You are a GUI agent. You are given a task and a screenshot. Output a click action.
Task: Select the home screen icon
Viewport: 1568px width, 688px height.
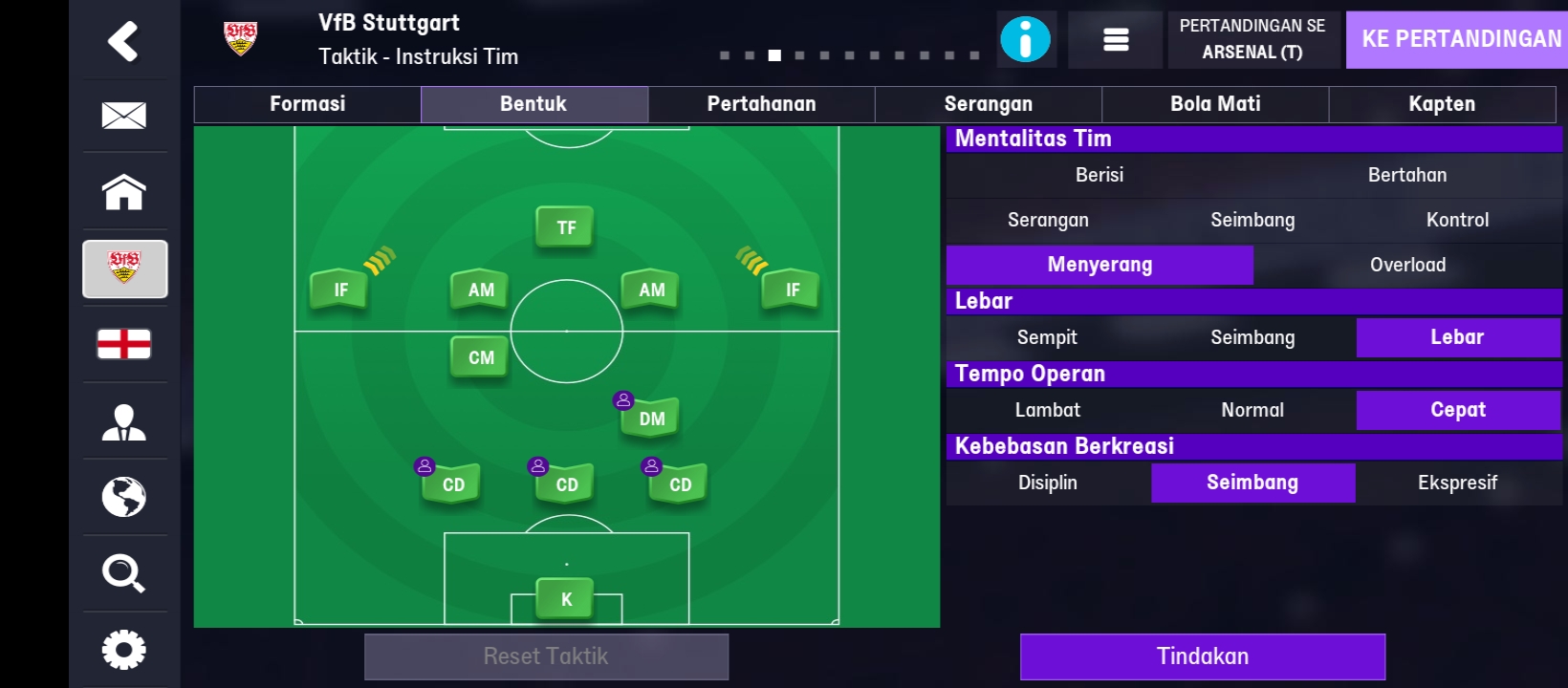click(123, 192)
